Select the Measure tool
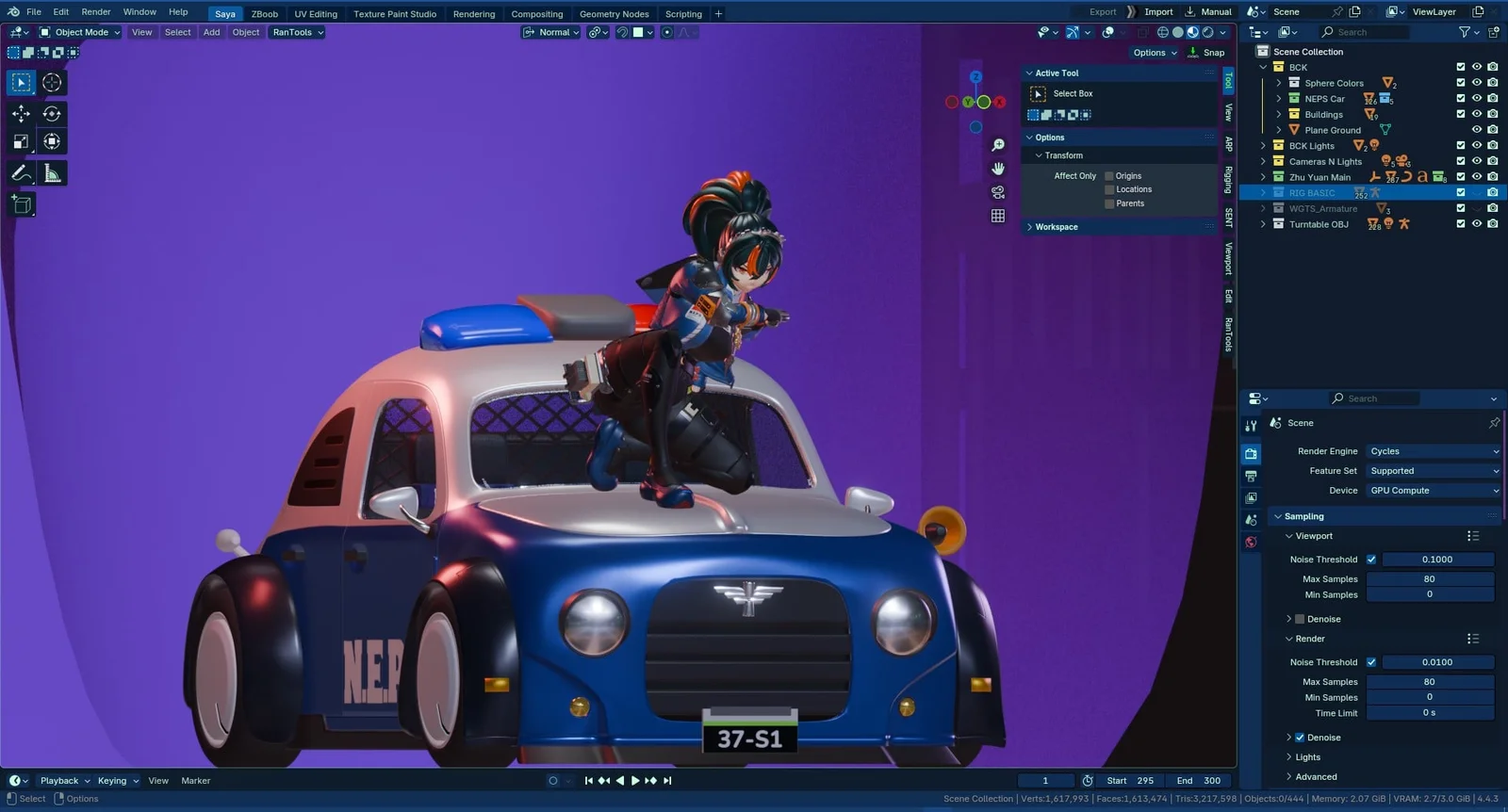The image size is (1508, 812). [x=51, y=172]
